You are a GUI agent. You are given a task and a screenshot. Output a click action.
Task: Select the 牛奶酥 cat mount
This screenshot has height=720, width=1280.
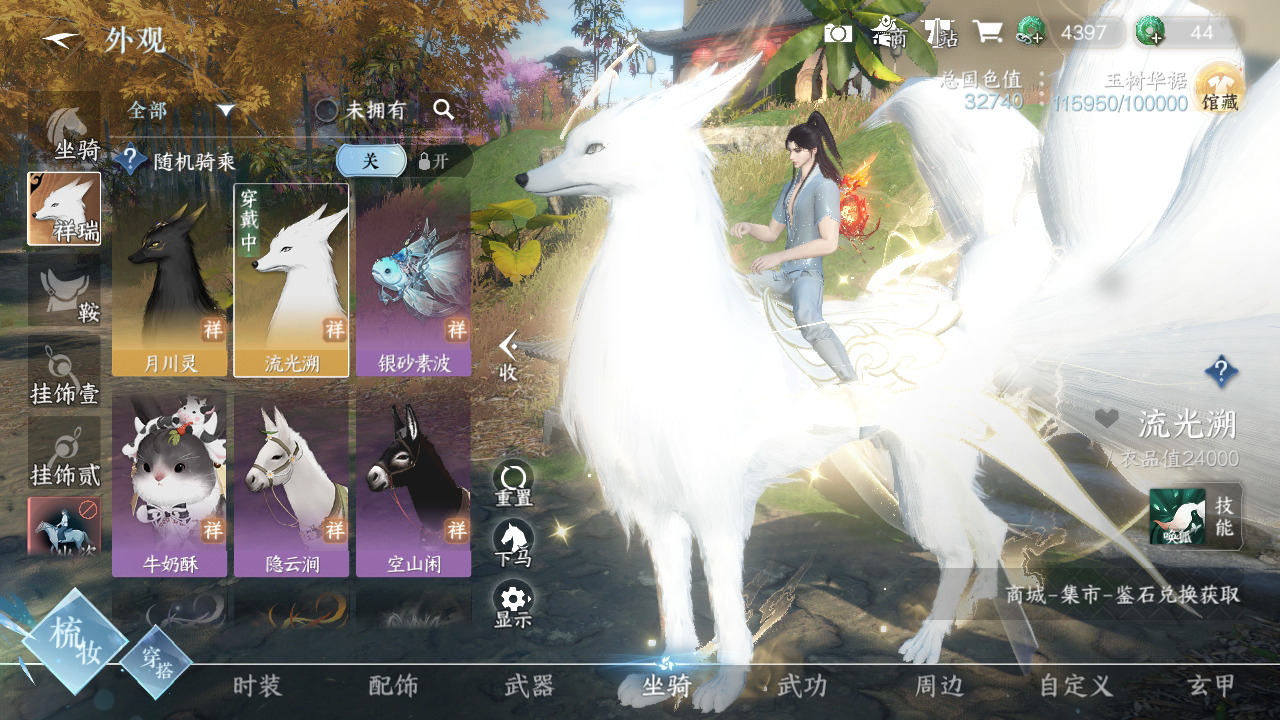tap(170, 485)
